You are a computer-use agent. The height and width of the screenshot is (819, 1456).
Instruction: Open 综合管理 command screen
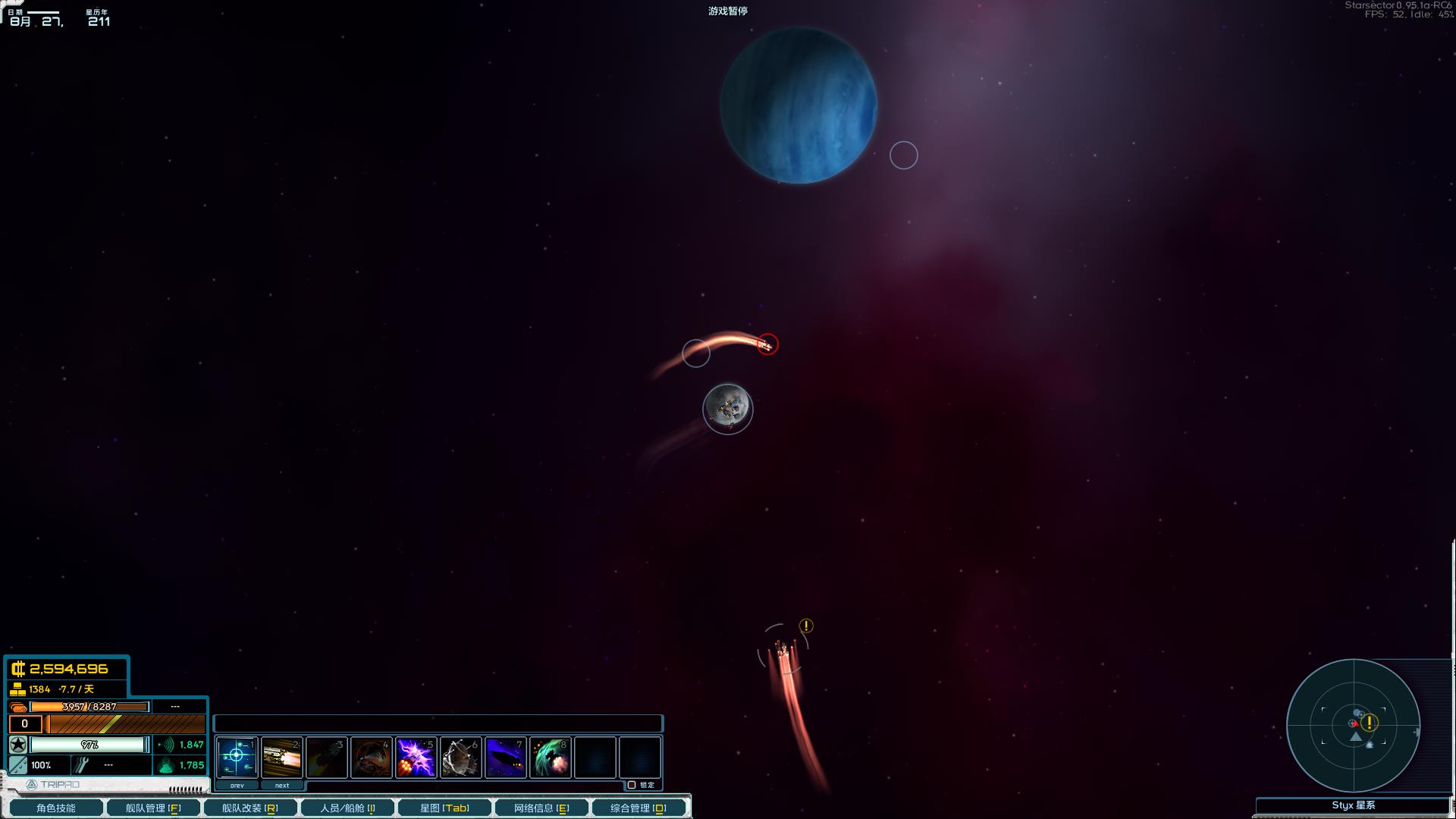[638, 808]
